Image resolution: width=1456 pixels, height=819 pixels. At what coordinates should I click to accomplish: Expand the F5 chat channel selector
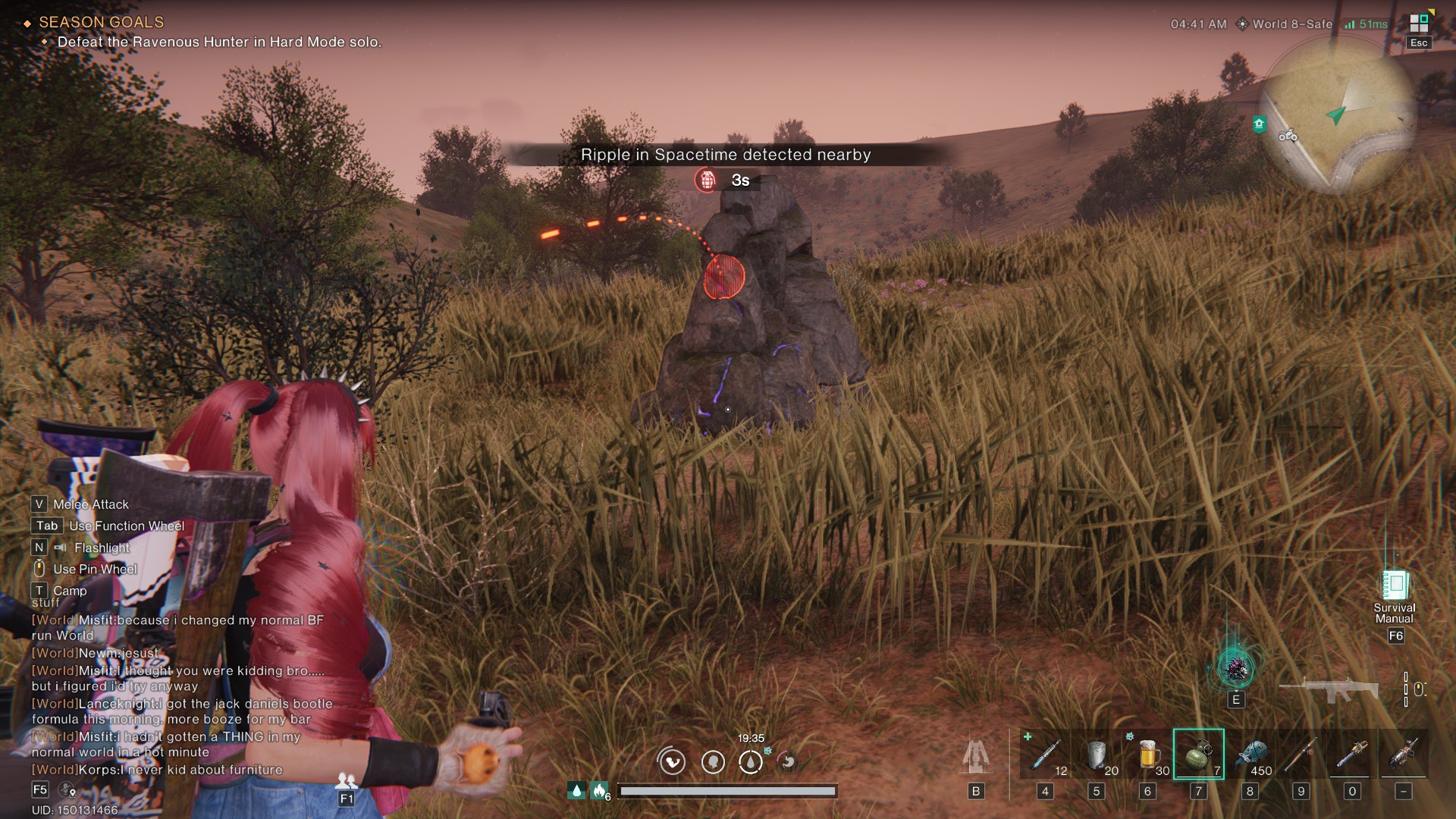tap(39, 789)
